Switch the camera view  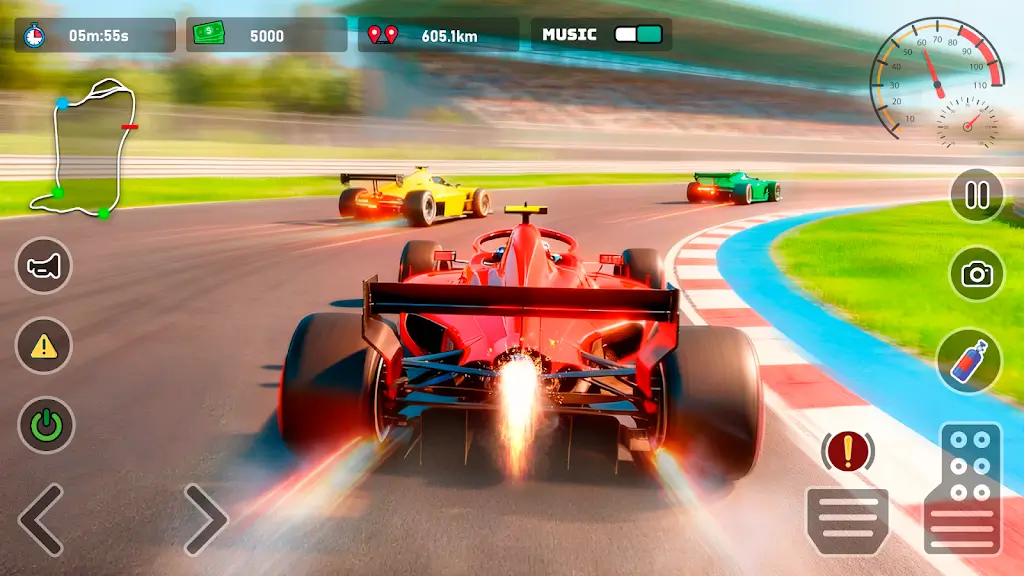click(976, 275)
